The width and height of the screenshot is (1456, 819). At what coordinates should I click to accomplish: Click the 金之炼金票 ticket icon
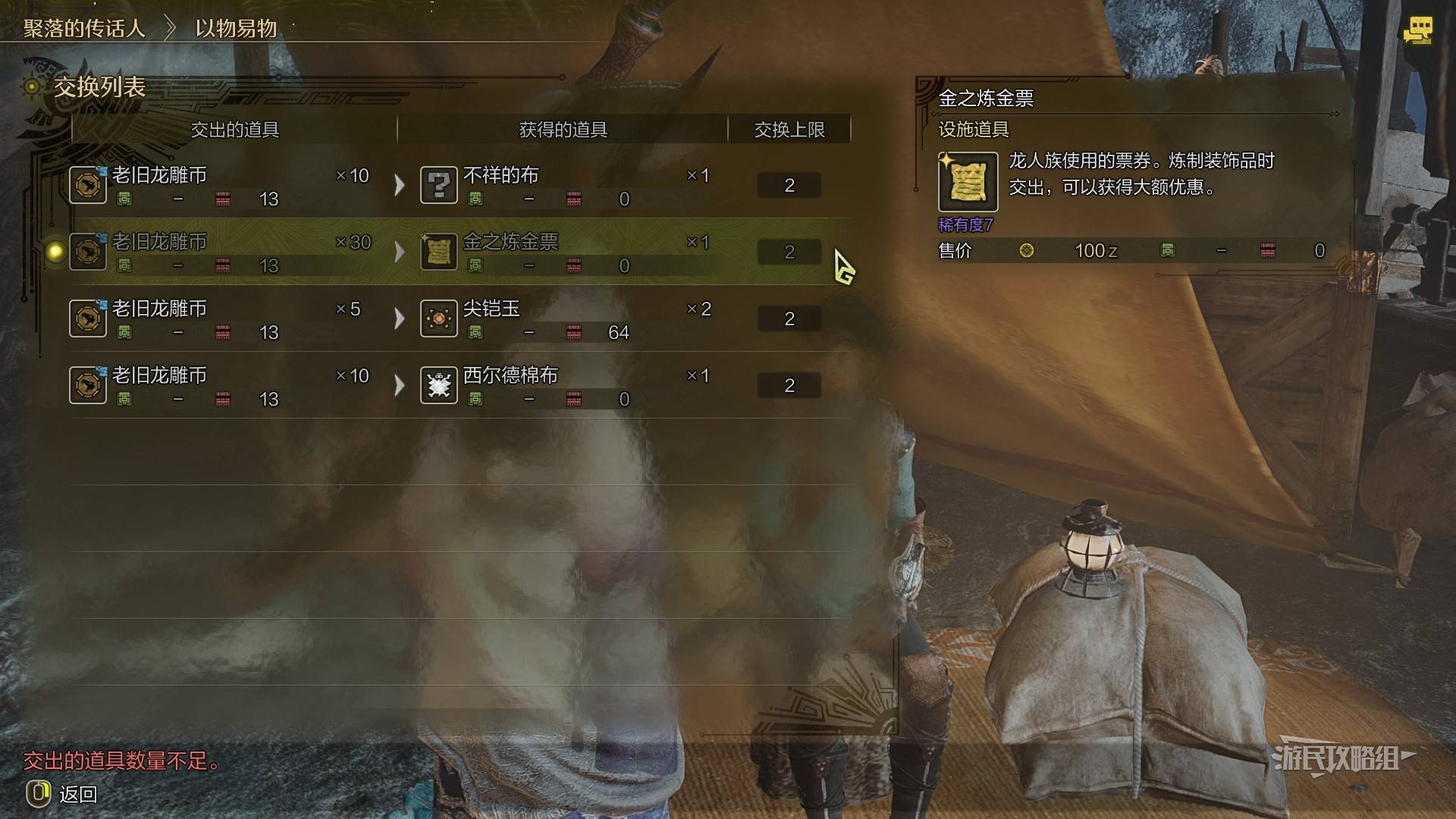tap(438, 251)
